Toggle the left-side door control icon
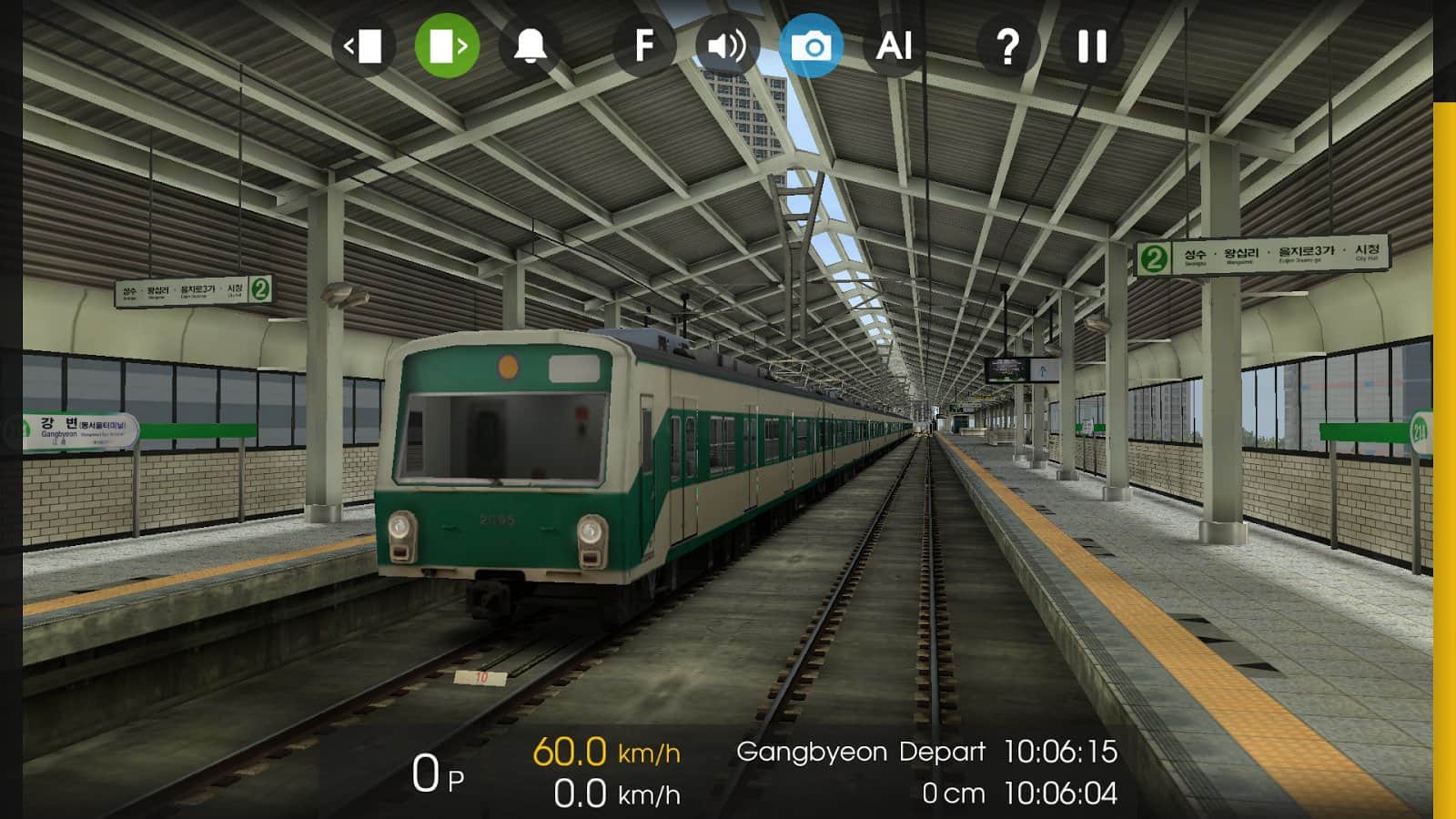1456x819 pixels. [368, 45]
